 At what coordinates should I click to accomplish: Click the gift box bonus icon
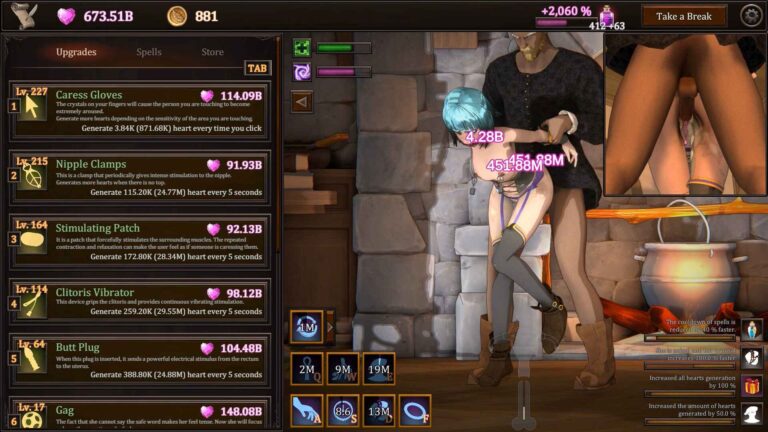click(752, 385)
